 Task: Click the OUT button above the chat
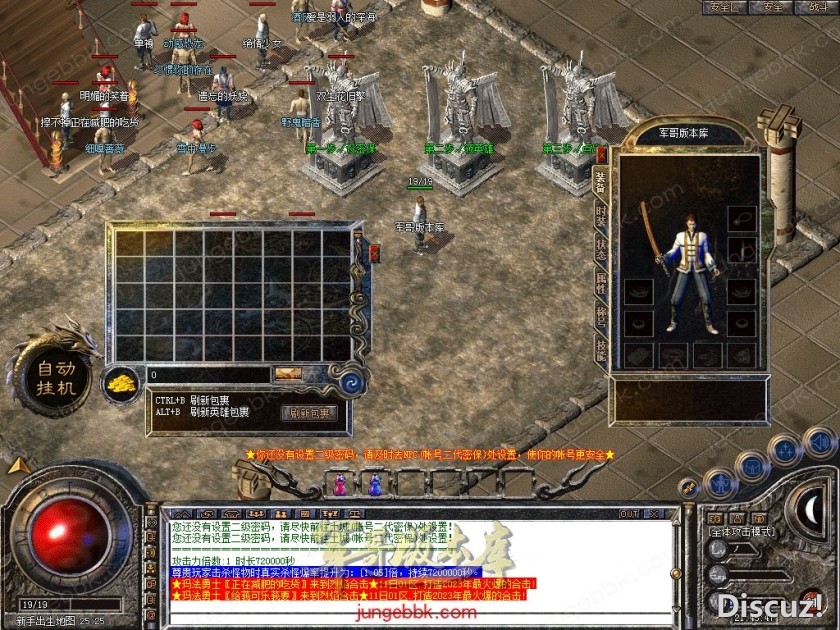[x=629, y=514]
